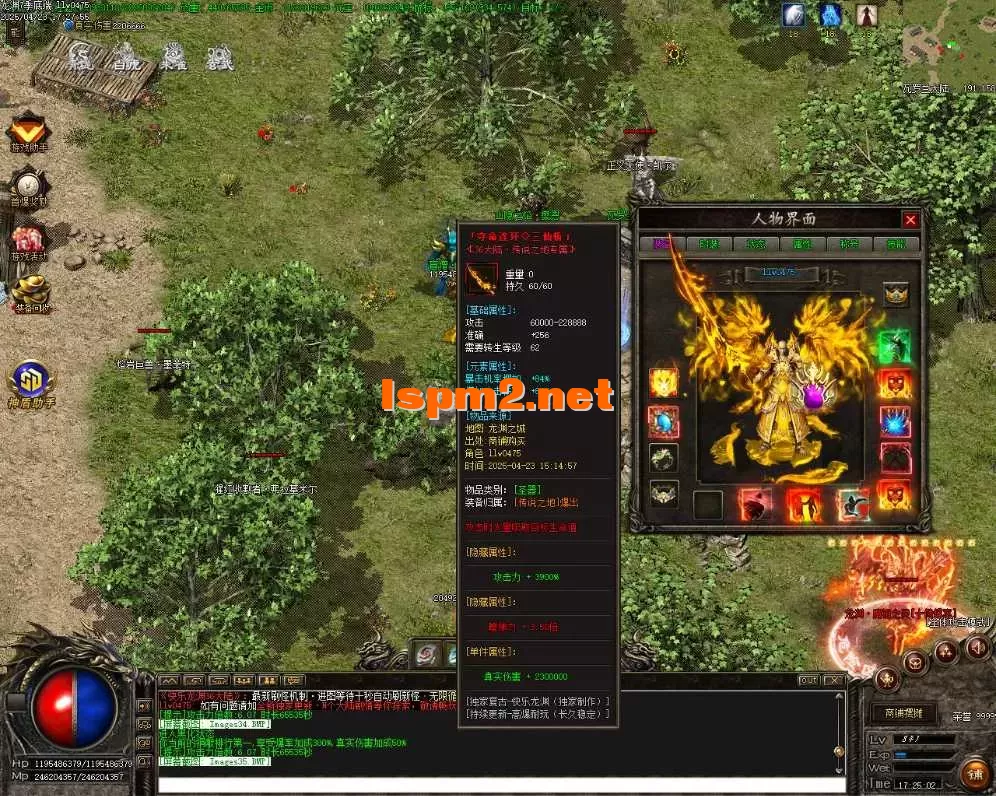Select the blue crystal spikes equipment slot

(x=895, y=421)
